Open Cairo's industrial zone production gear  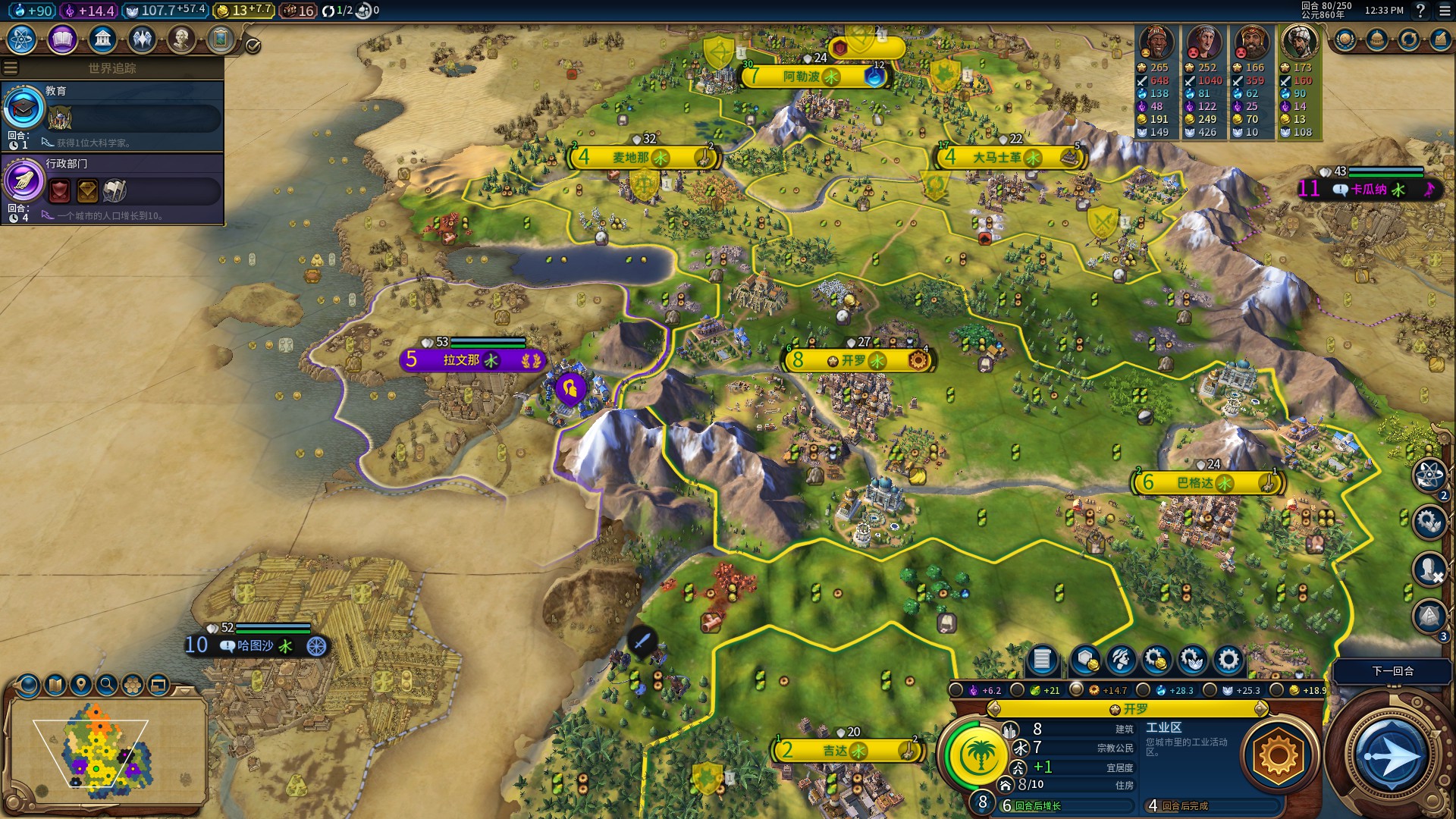1278,755
